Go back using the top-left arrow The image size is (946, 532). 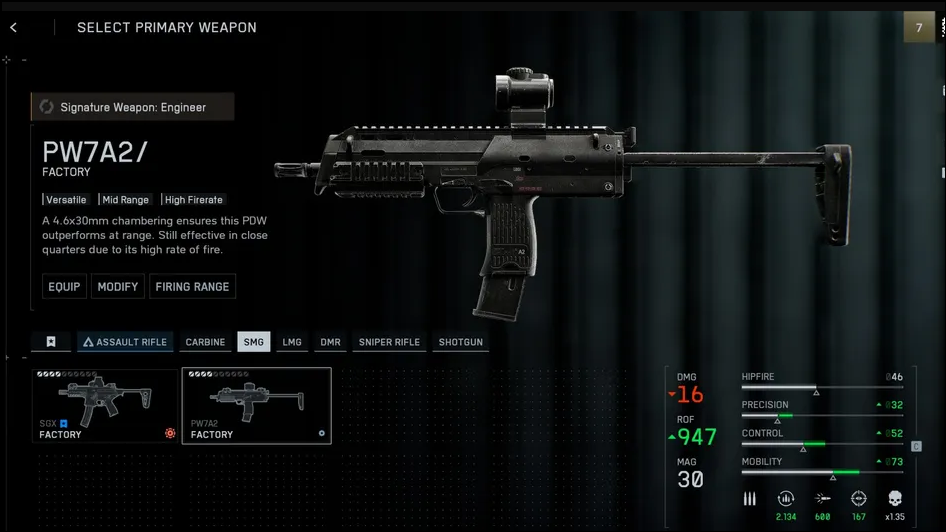[x=13, y=28]
